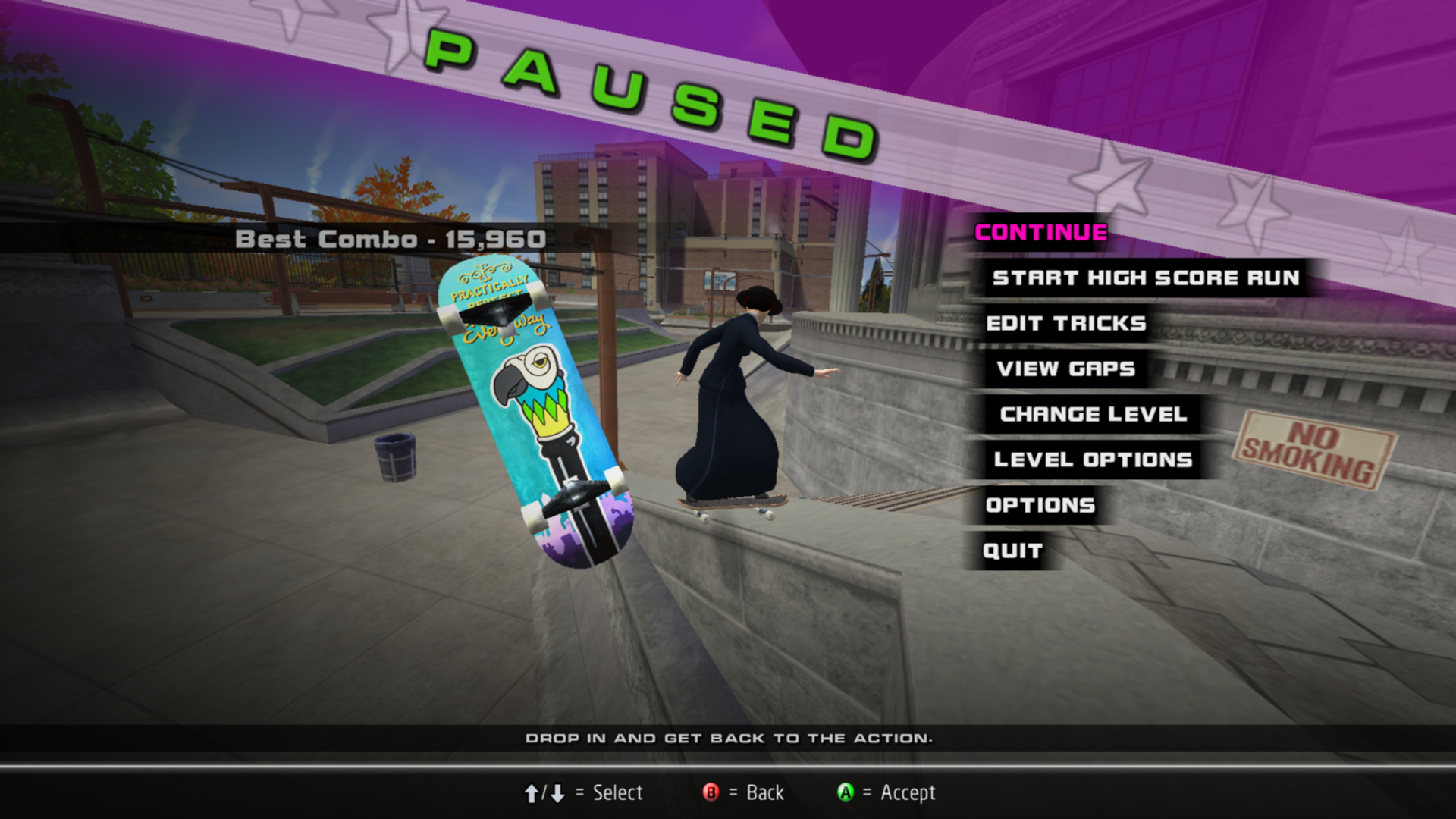Open View Gaps list
Screen dimensions: 1456x819
click(1065, 369)
